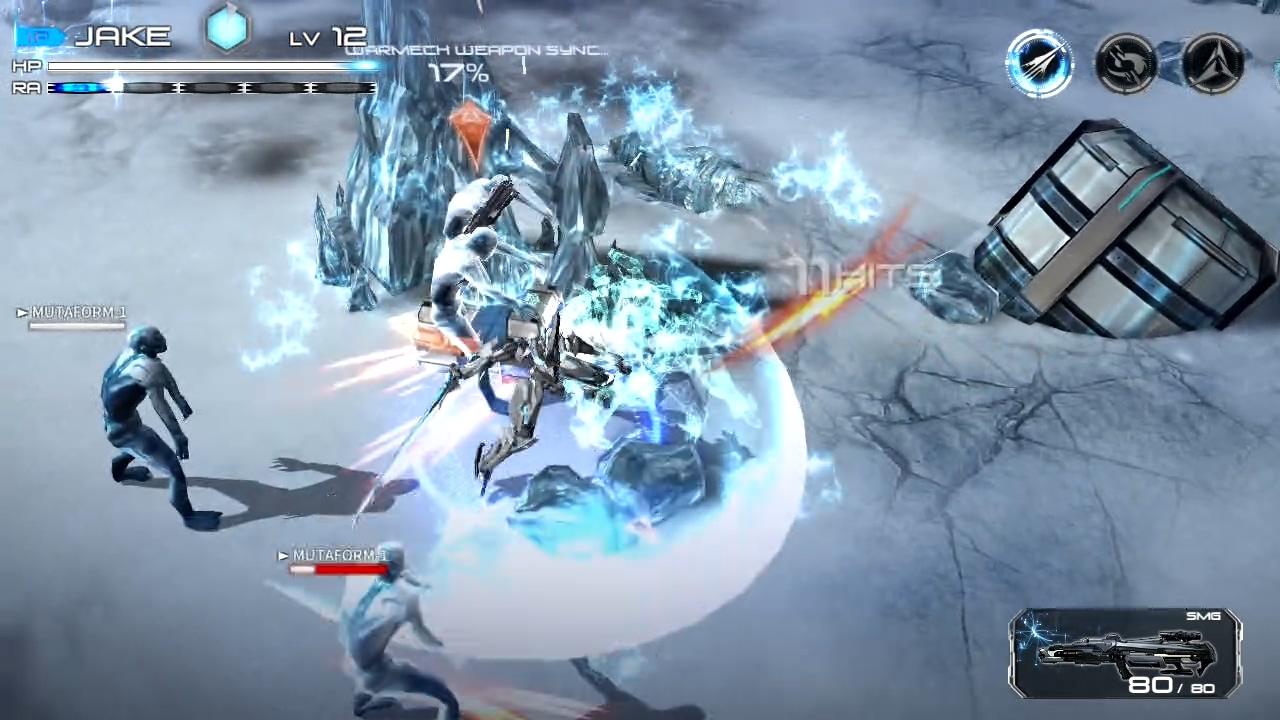
Task: Open the SMG label tab
Action: click(1202, 617)
